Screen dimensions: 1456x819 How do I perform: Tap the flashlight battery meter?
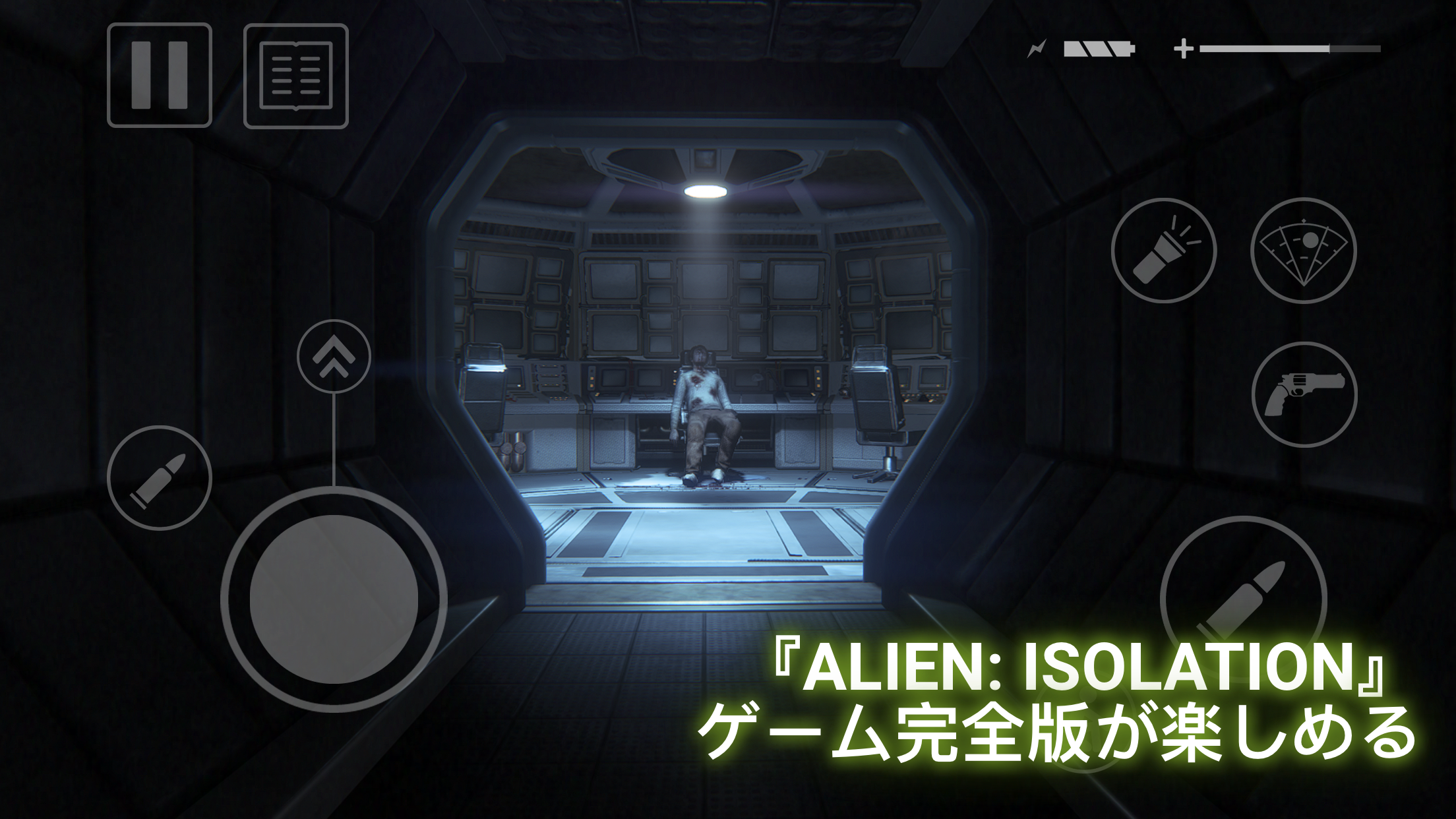point(1098,47)
